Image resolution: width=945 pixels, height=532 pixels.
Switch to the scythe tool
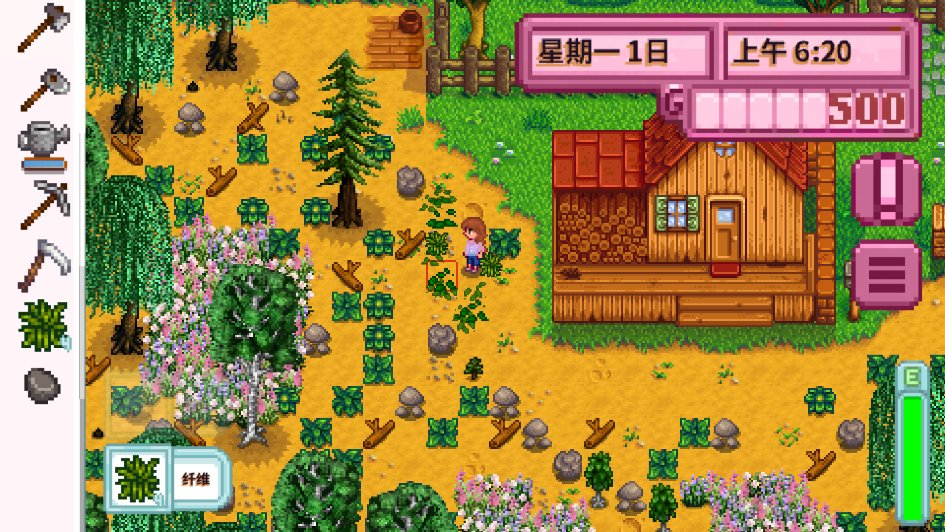click(x=42, y=264)
